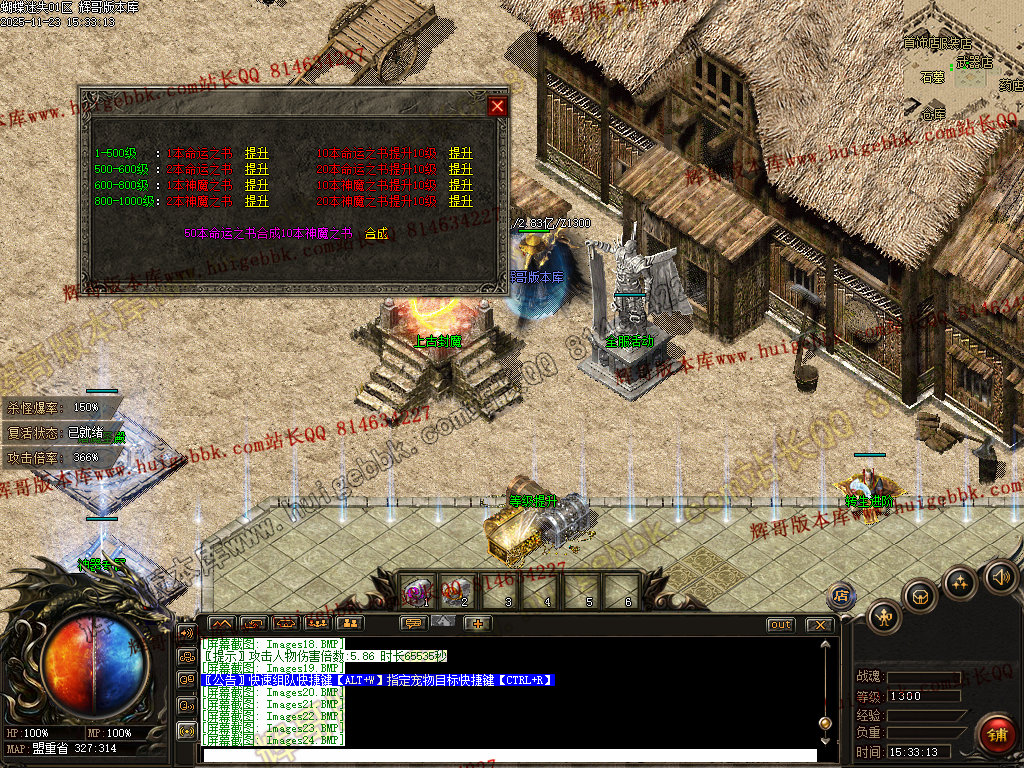Screen dimensions: 1024x768
Task: Open the round 店 store icon
Action: coord(842,594)
